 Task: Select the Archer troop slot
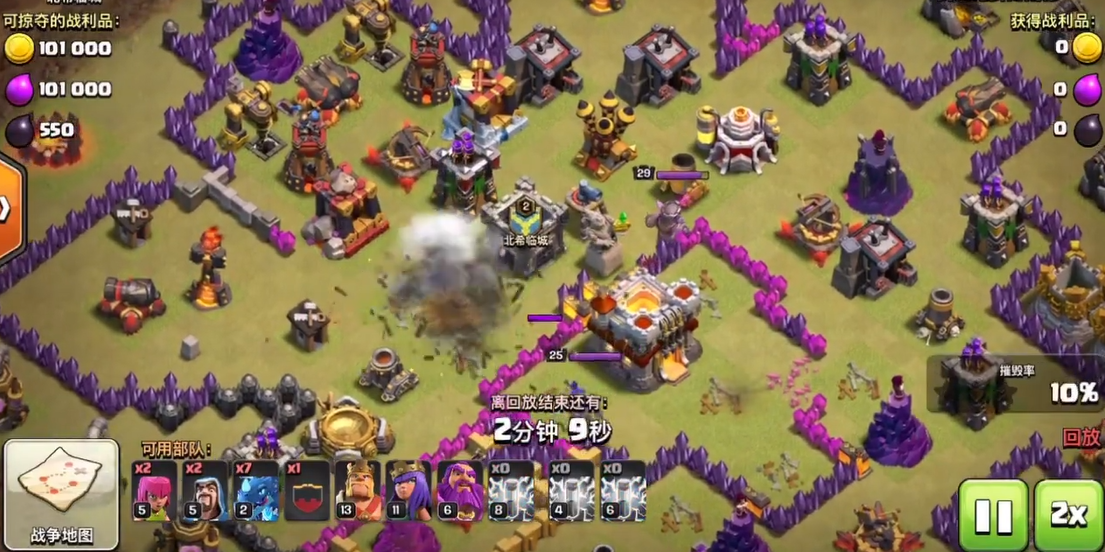(x=155, y=491)
